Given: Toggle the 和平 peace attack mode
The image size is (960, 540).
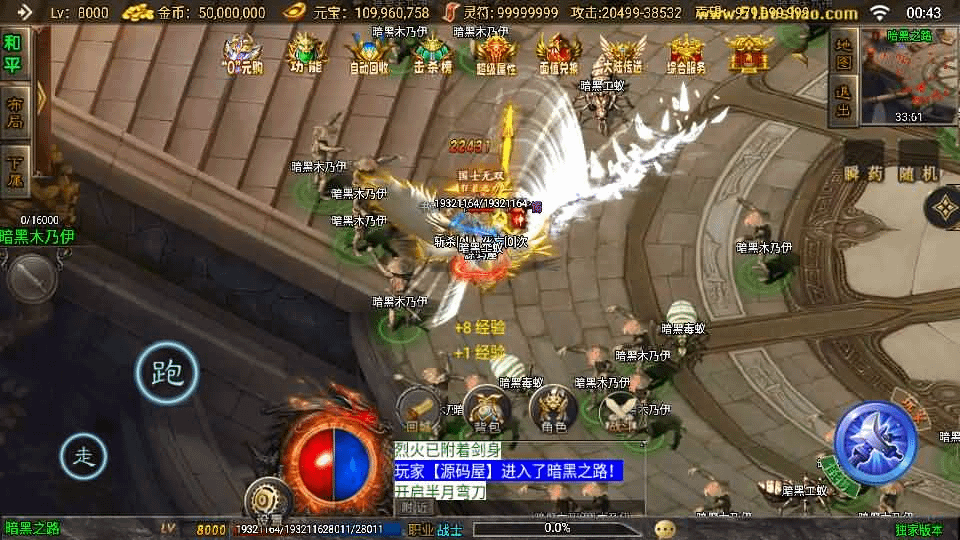Looking at the screenshot, I should click(x=13, y=52).
